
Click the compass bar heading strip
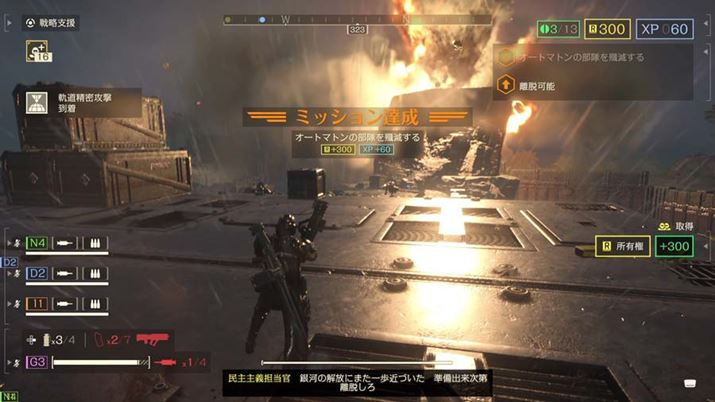(357, 19)
